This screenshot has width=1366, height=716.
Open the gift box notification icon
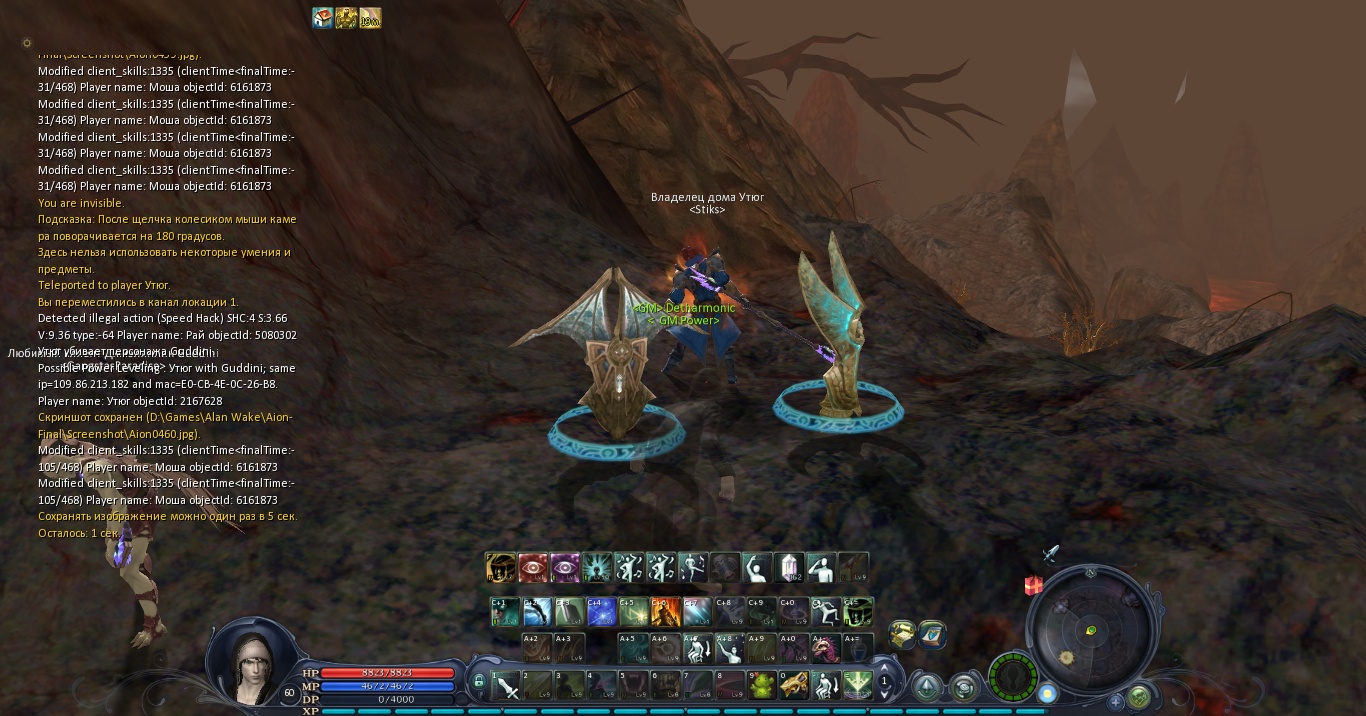click(x=1034, y=586)
